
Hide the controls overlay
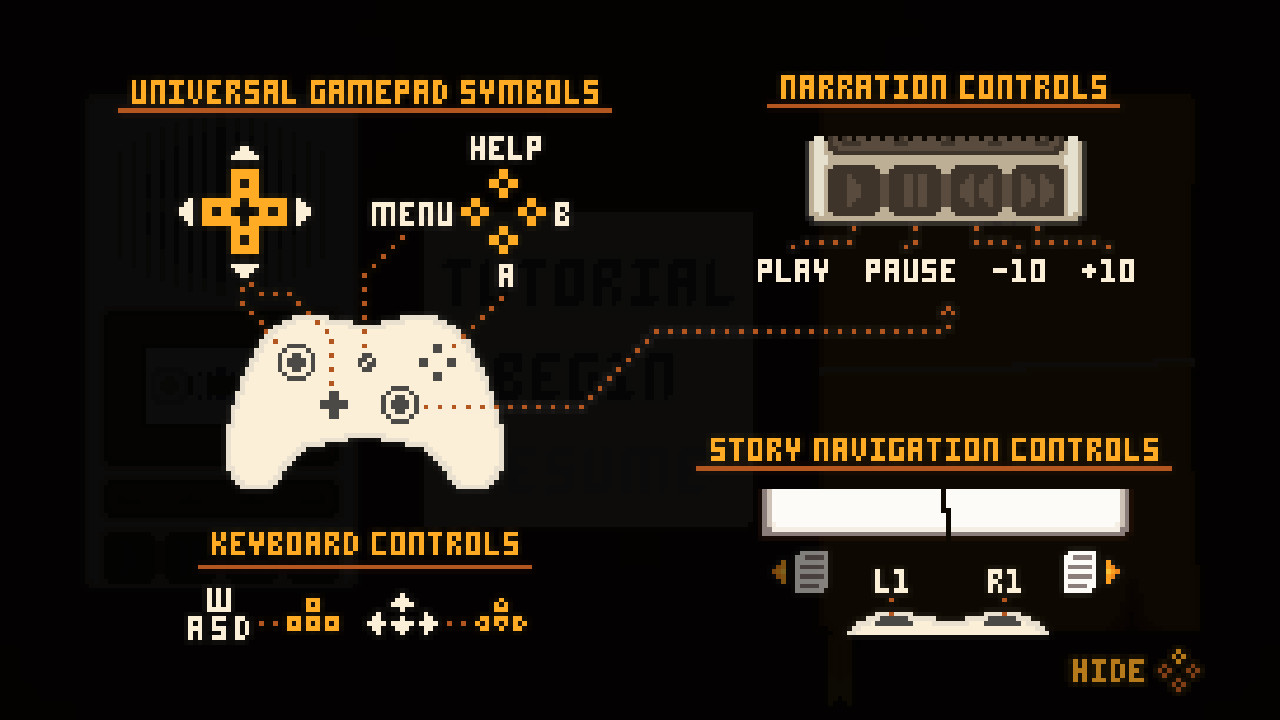pyautogui.click(x=1110, y=670)
